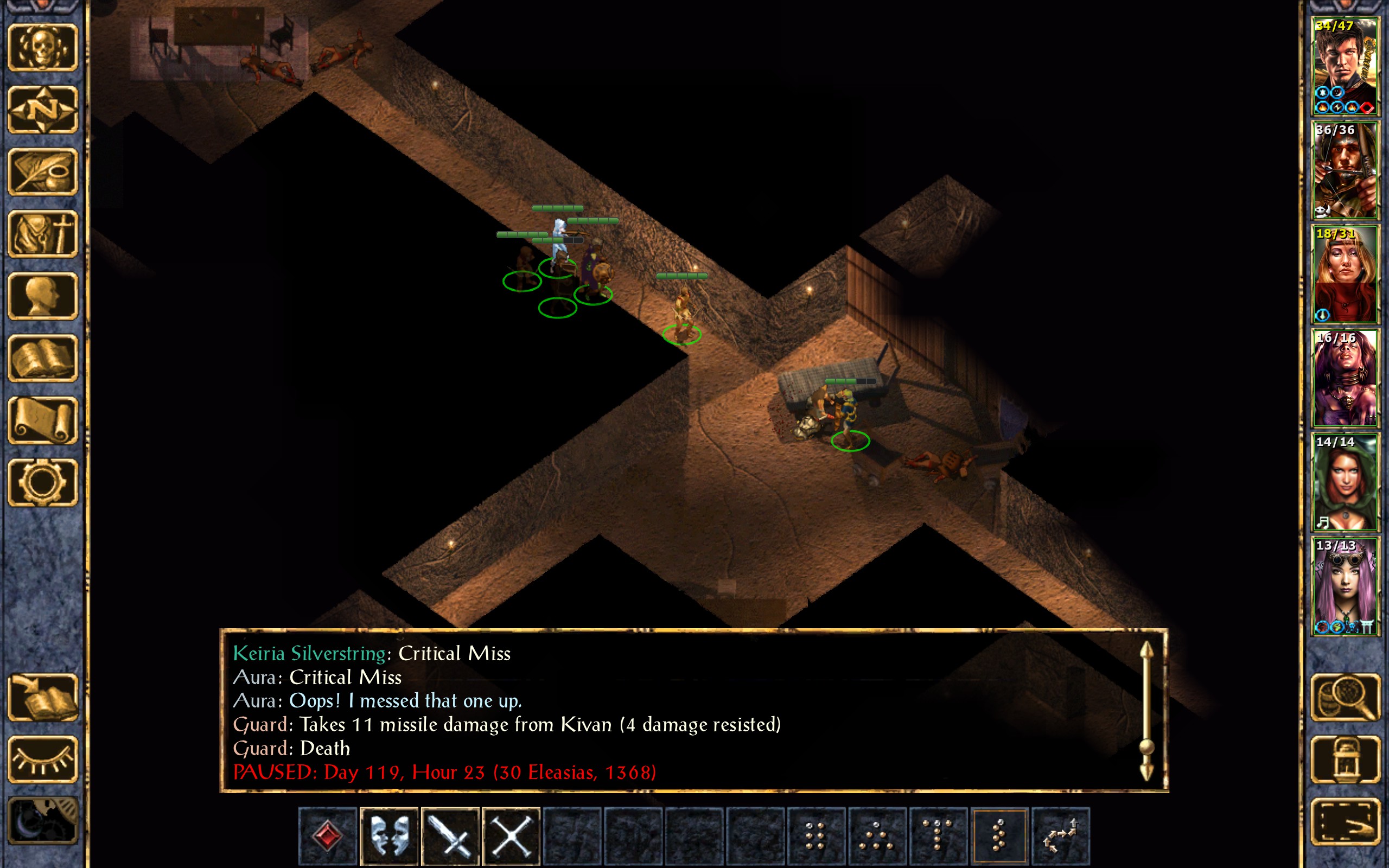Click the magnifying glass button
Viewport: 1389px width, 868px height.
pyautogui.click(x=1346, y=698)
